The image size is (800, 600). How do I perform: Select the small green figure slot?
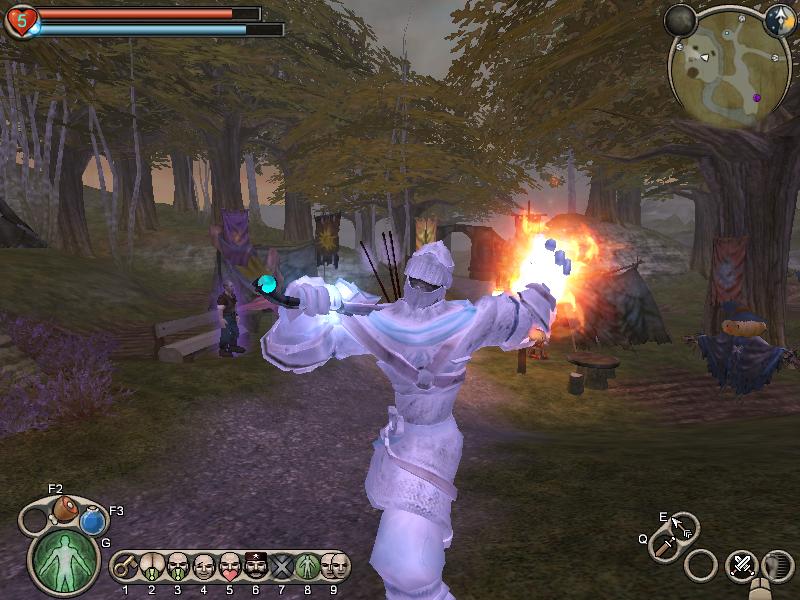(x=308, y=566)
